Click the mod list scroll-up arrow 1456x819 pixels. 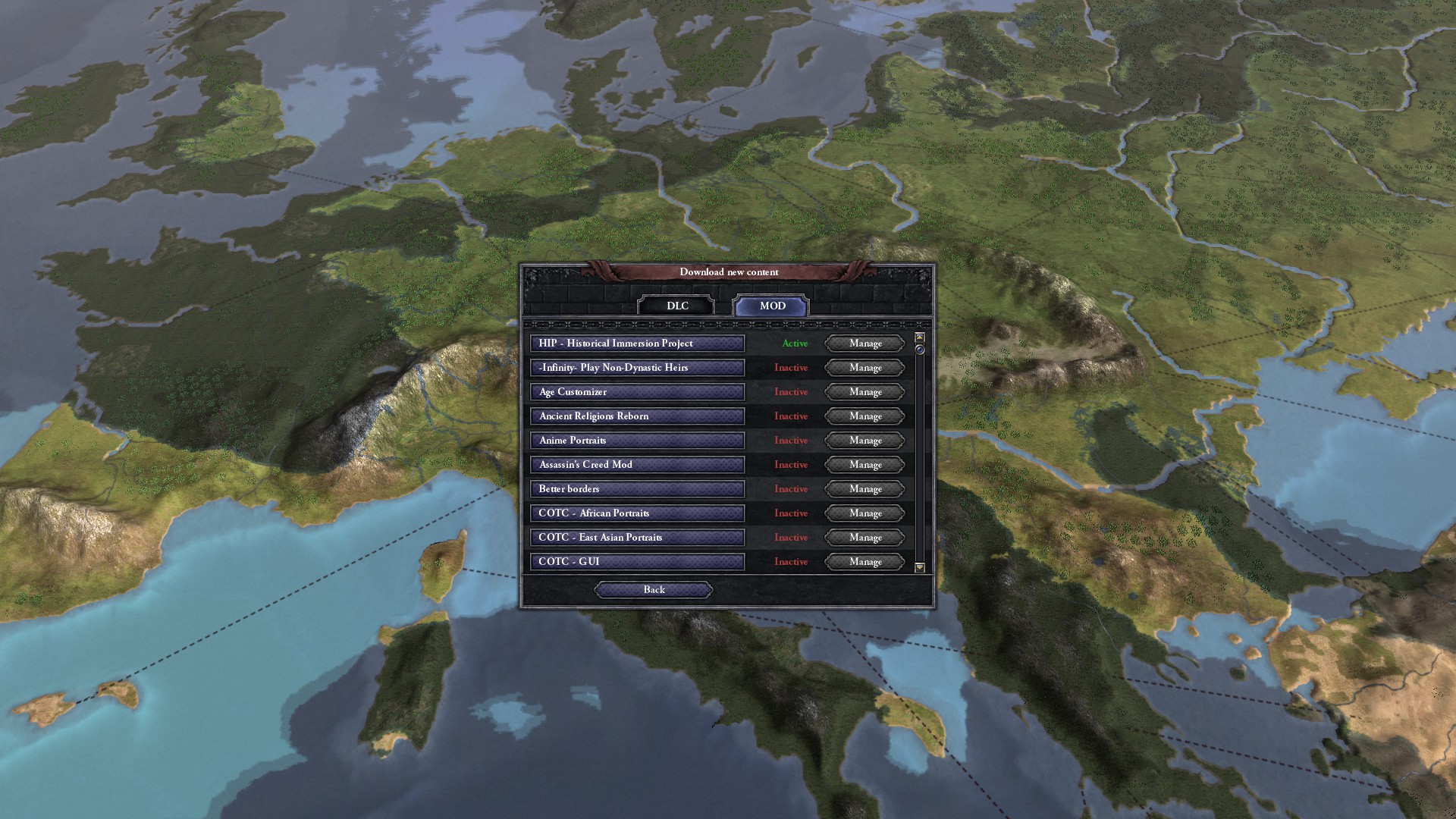[x=920, y=337]
